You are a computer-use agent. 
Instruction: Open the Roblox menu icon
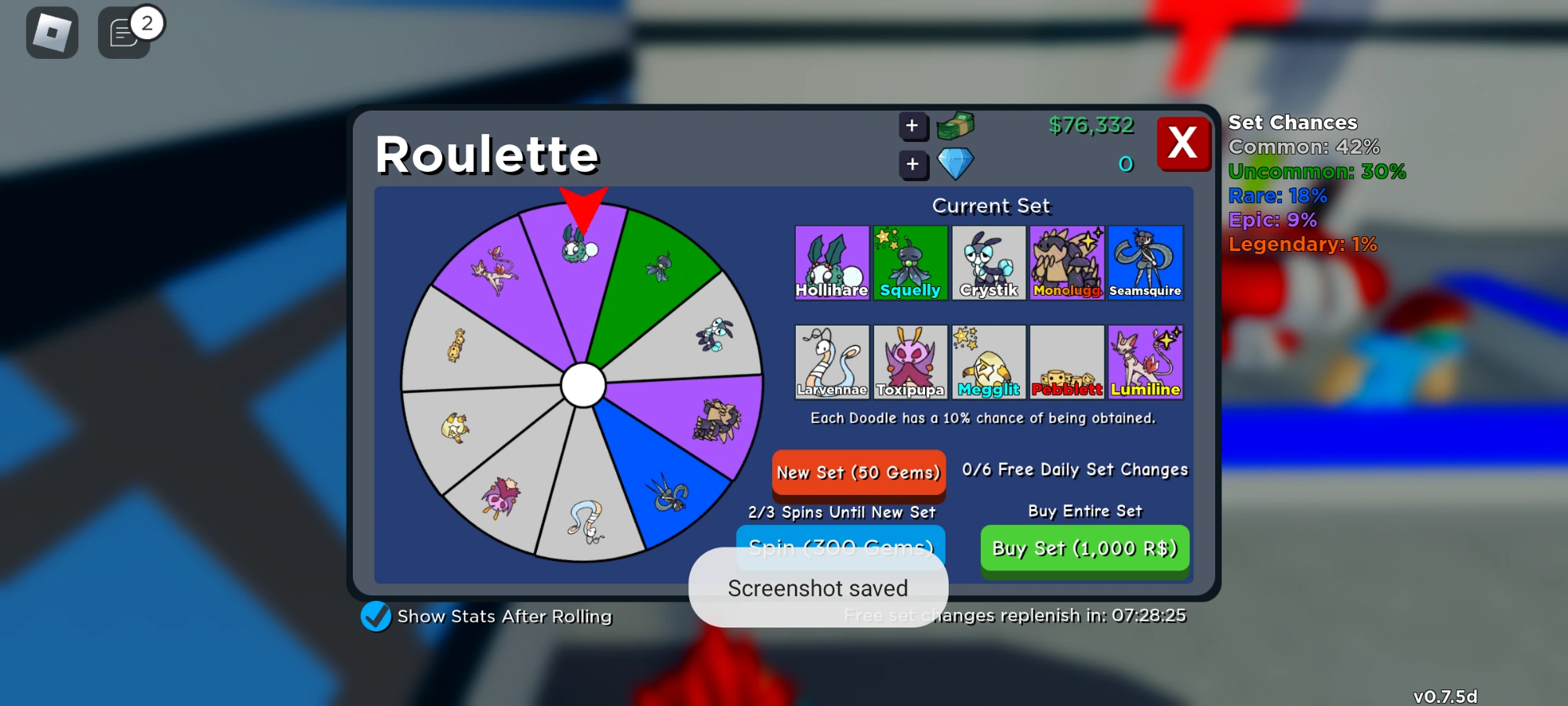pyautogui.click(x=51, y=32)
